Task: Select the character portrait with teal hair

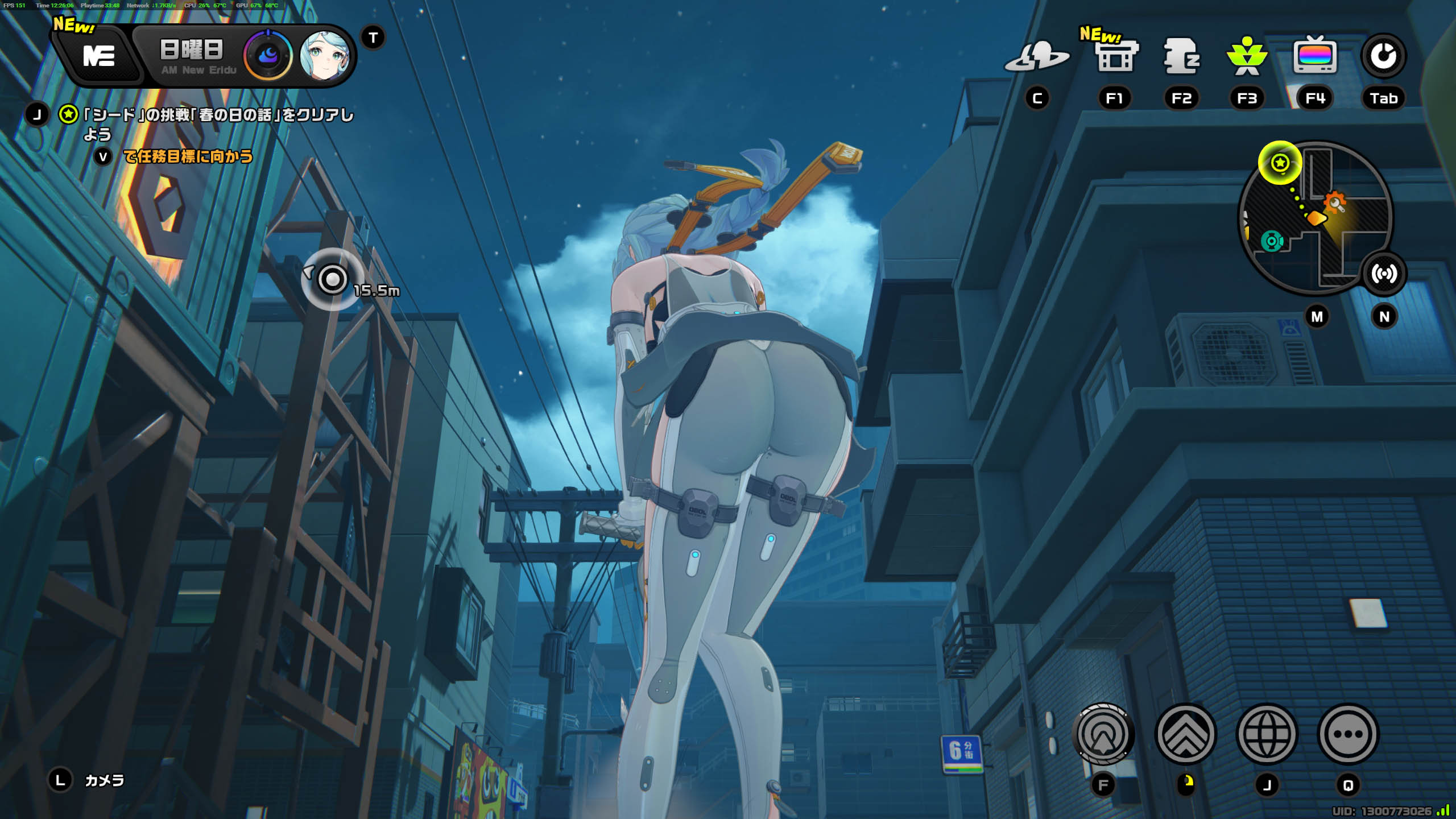Action: pos(325,56)
